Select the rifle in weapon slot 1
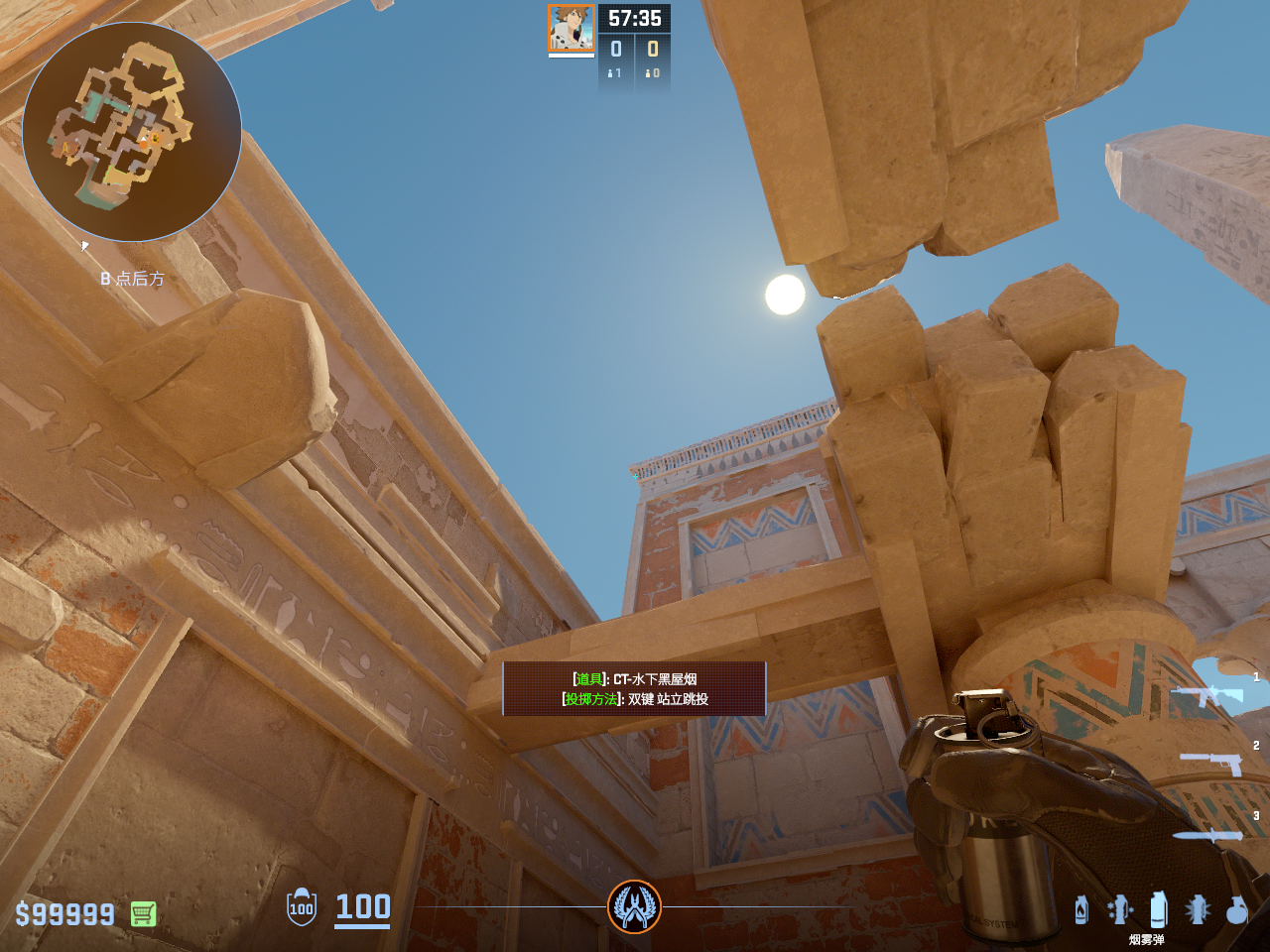 pos(1207,694)
